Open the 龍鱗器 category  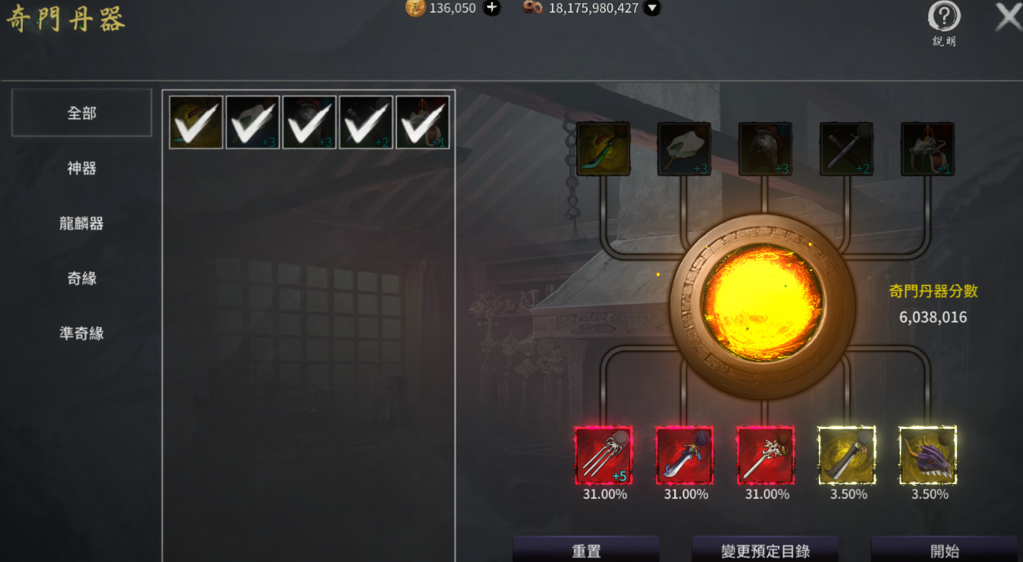81,223
